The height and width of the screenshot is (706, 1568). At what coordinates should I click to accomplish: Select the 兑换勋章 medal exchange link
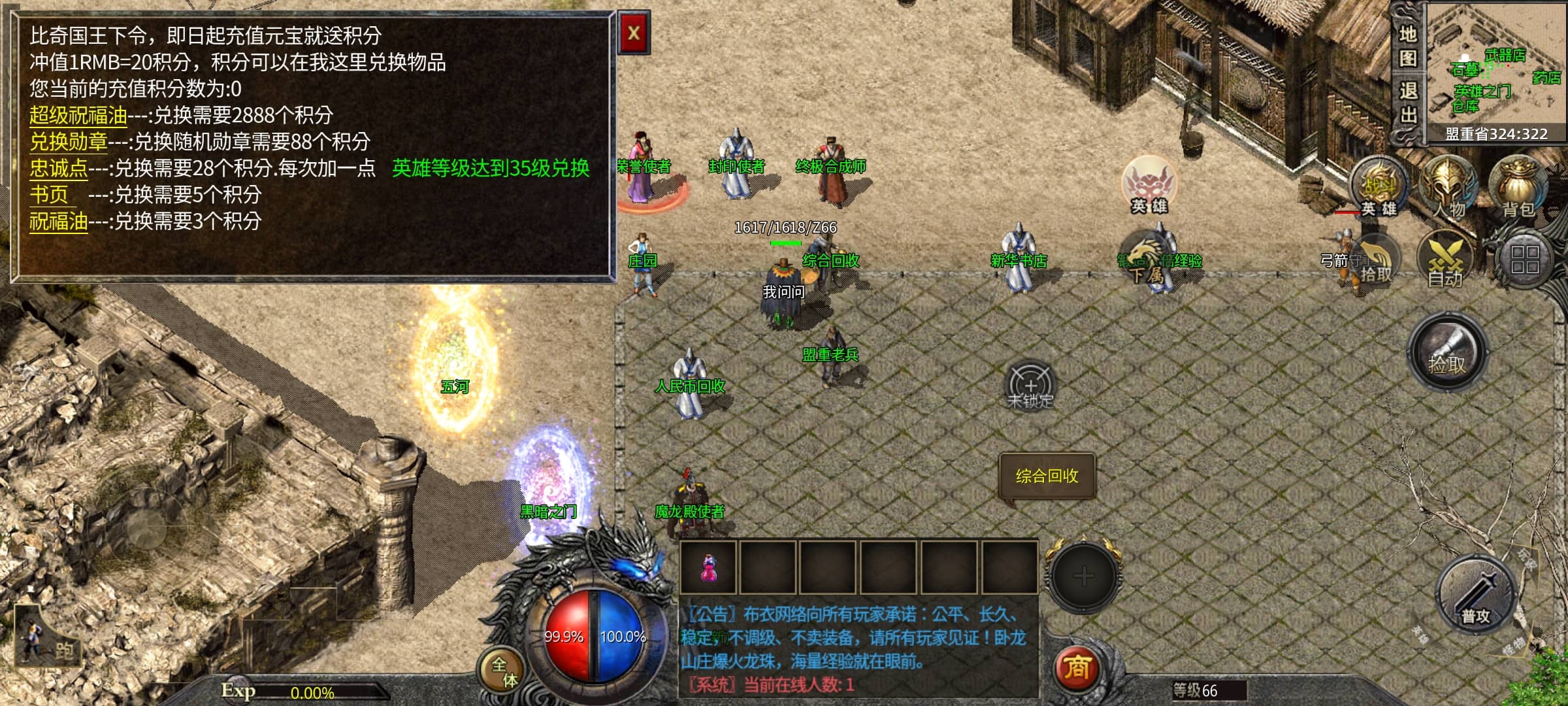[x=68, y=142]
